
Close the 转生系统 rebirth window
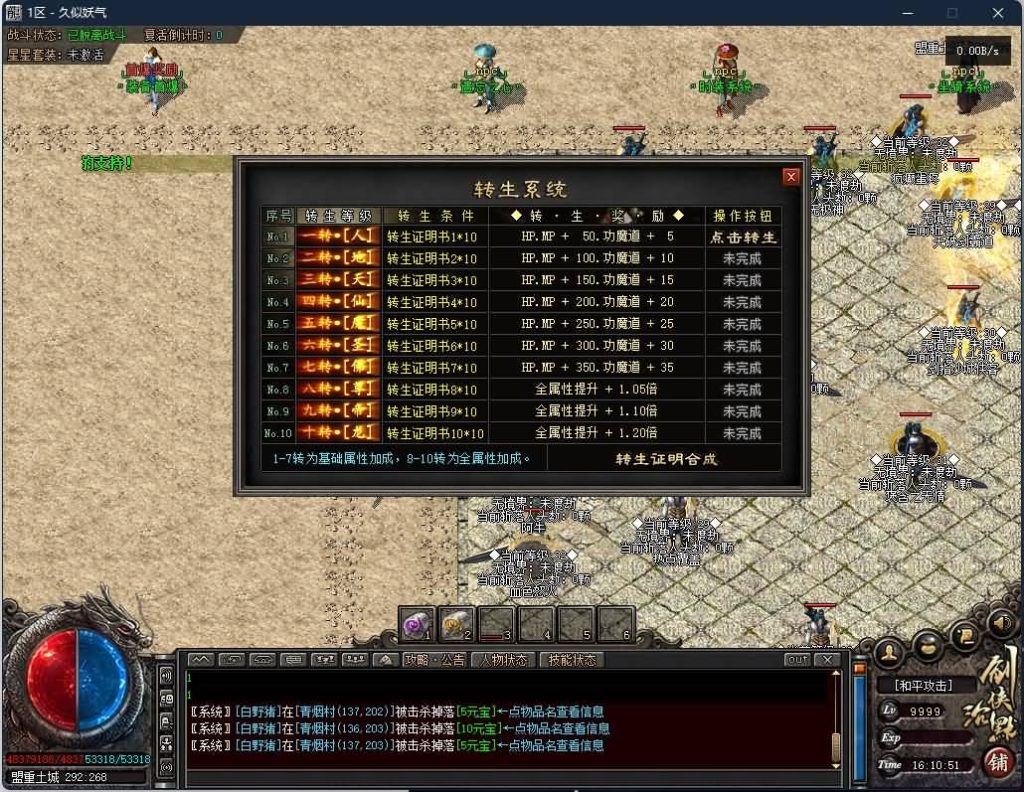(791, 177)
